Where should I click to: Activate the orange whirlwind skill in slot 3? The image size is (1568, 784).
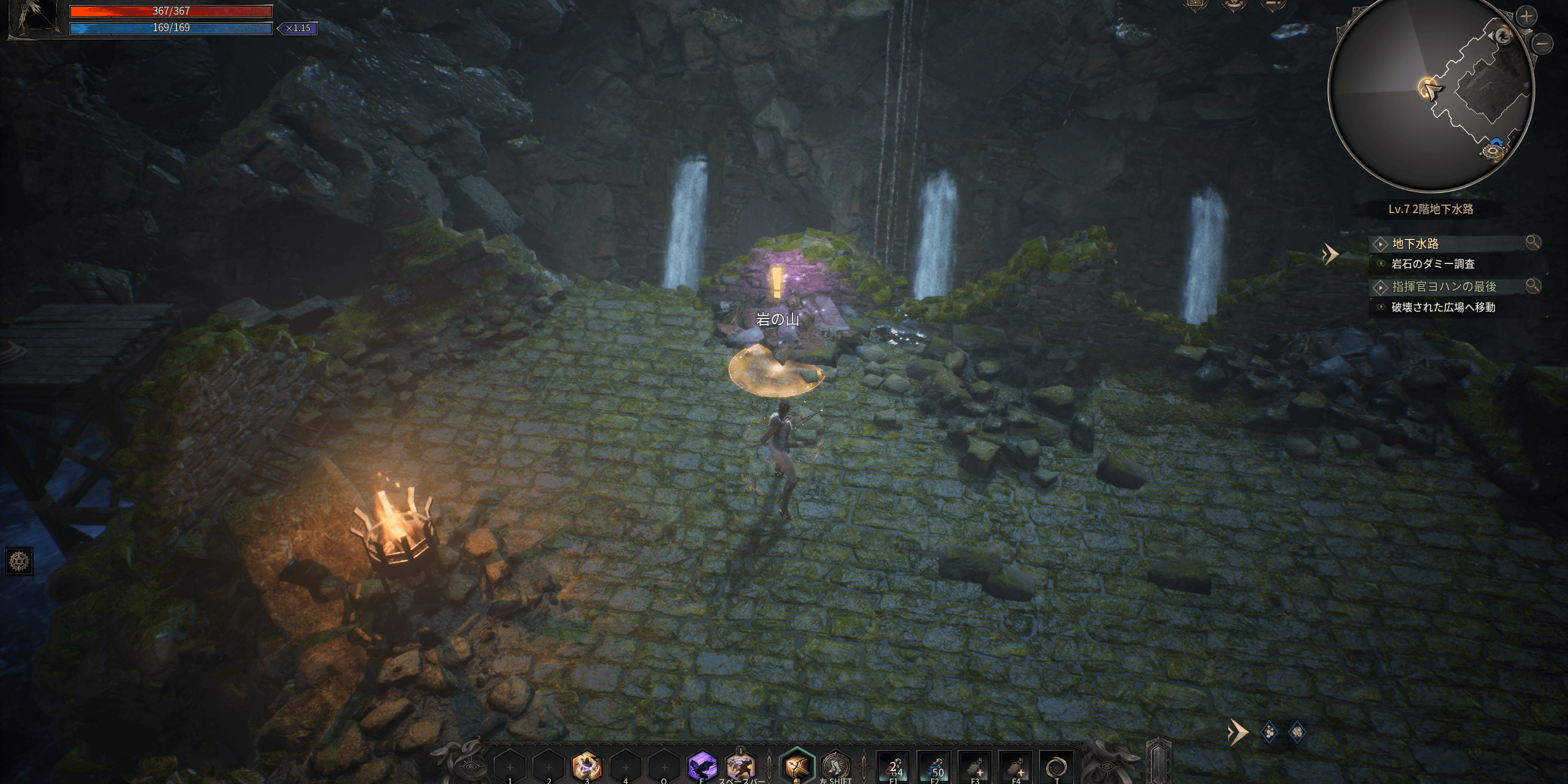(587, 766)
